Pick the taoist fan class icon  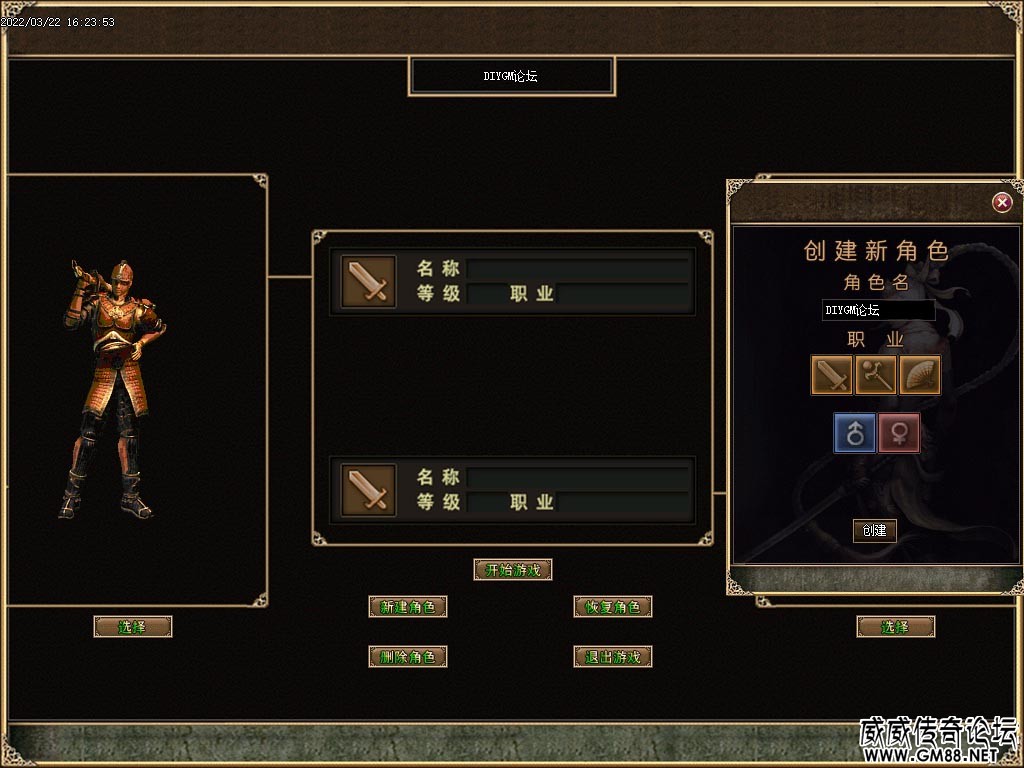pyautogui.click(x=920, y=376)
